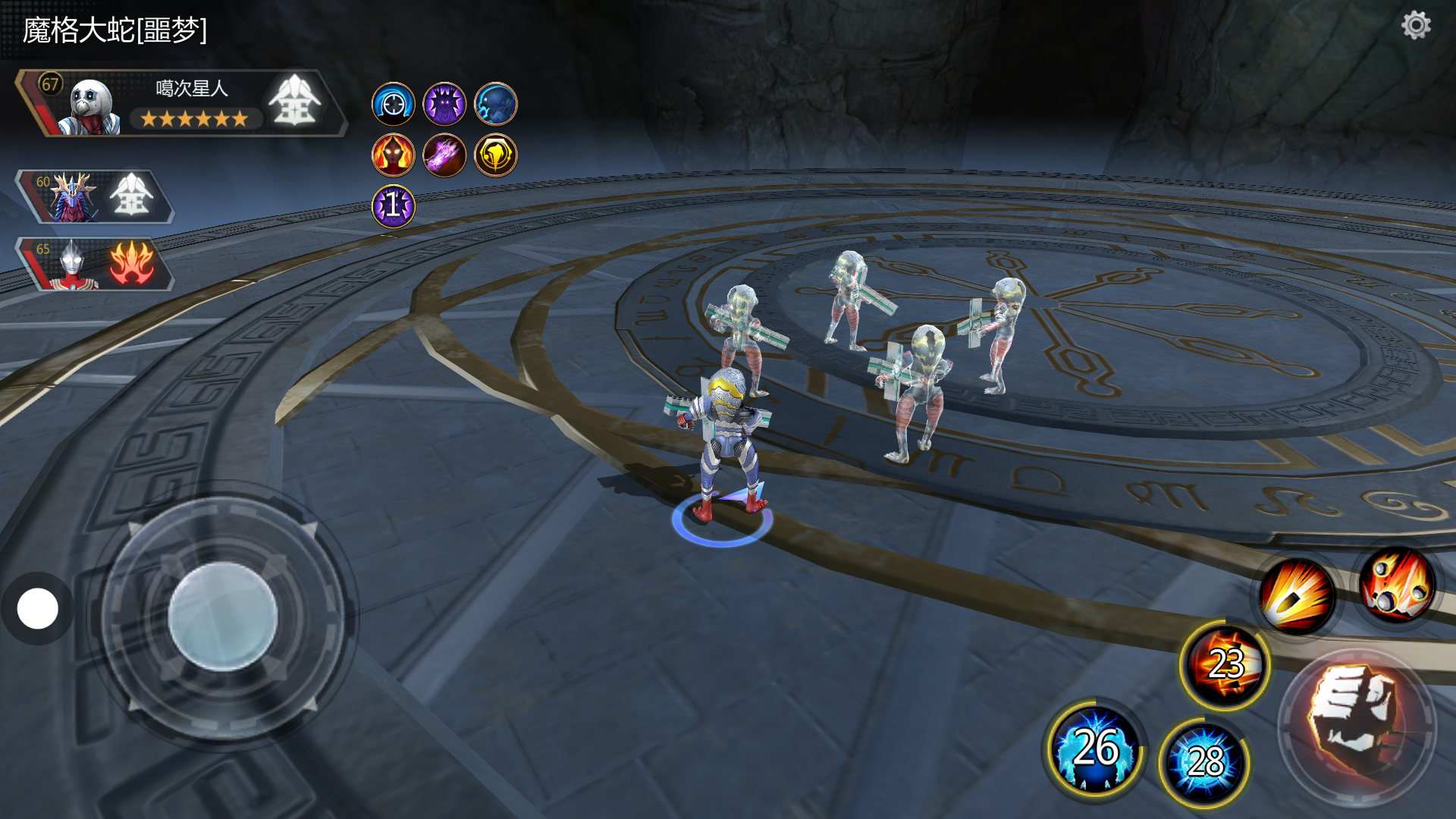Tap the purple spiky monster buff icon

444,104
